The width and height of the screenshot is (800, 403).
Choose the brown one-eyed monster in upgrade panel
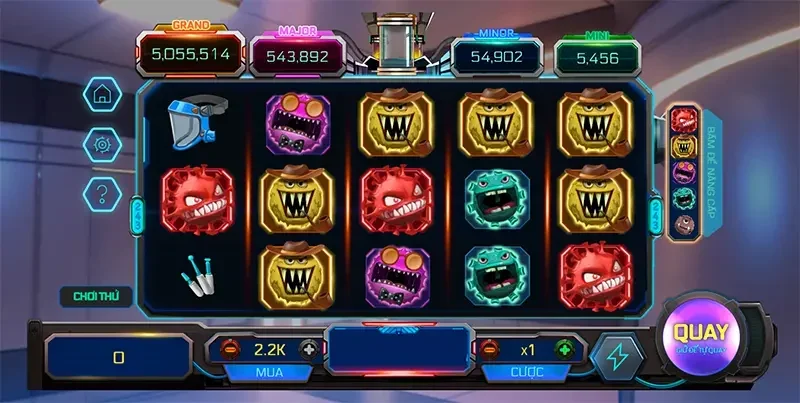tap(683, 222)
